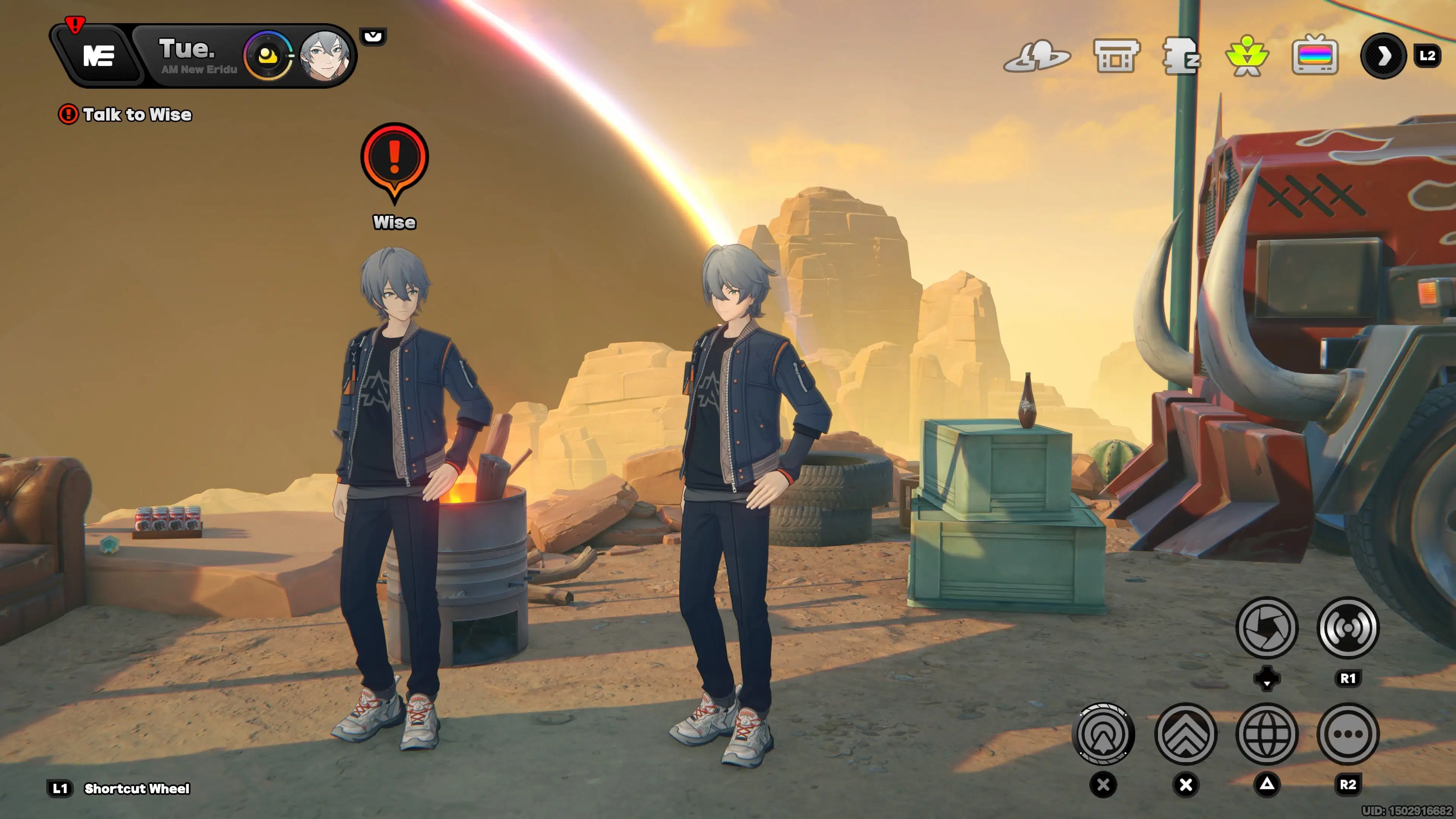Viewport: 1456px width, 819px height.
Task: Click the navigation tracker compass icon
Action: [1106, 734]
